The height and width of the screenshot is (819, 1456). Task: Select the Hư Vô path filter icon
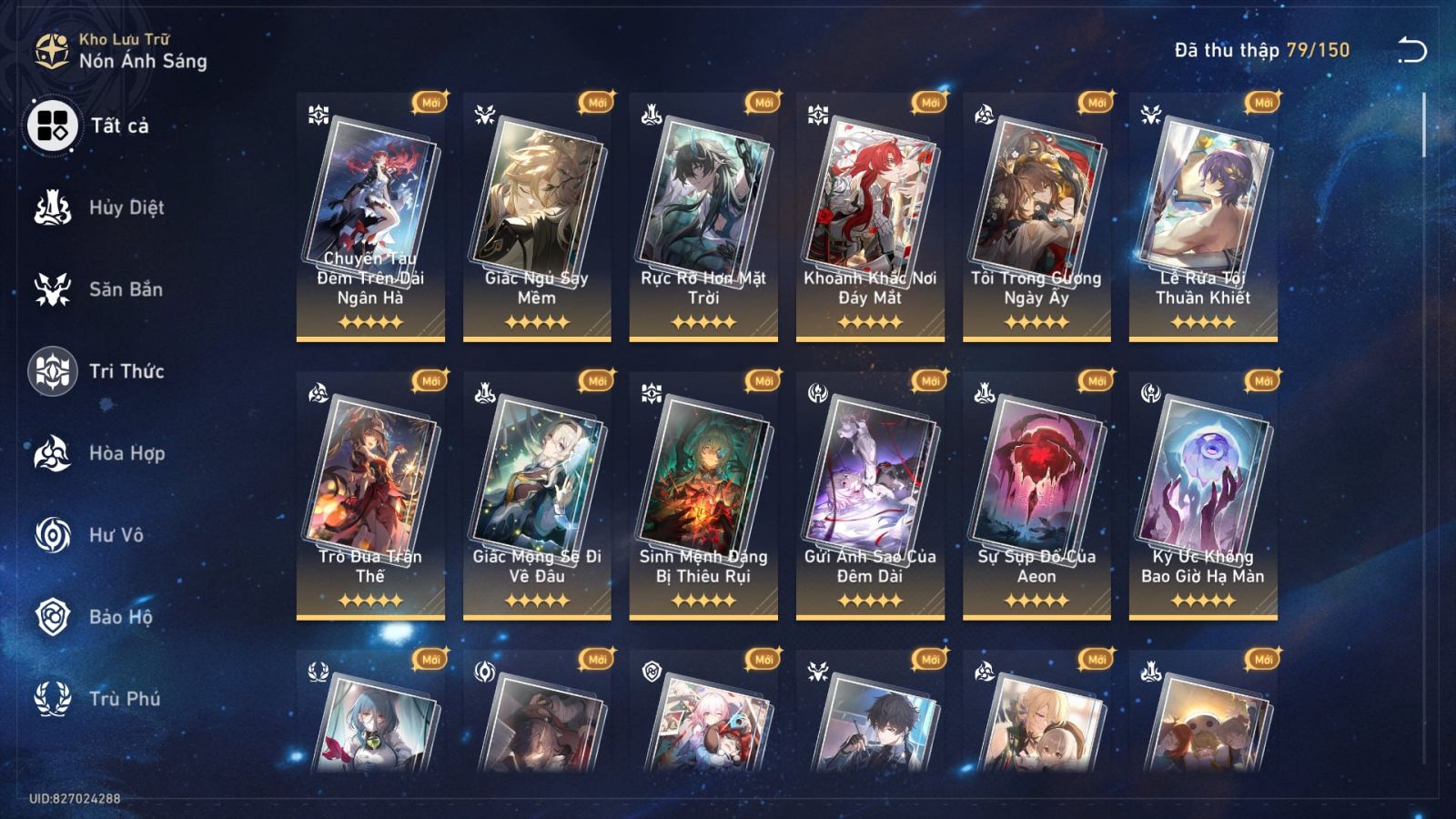(x=53, y=535)
